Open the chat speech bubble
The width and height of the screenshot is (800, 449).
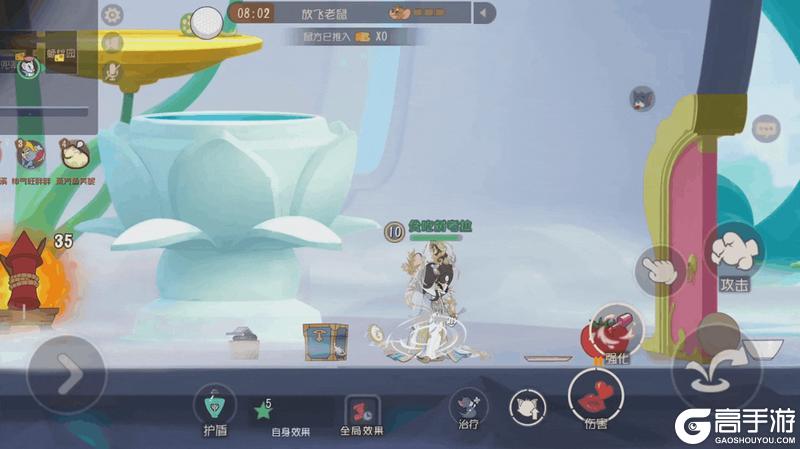[767, 128]
